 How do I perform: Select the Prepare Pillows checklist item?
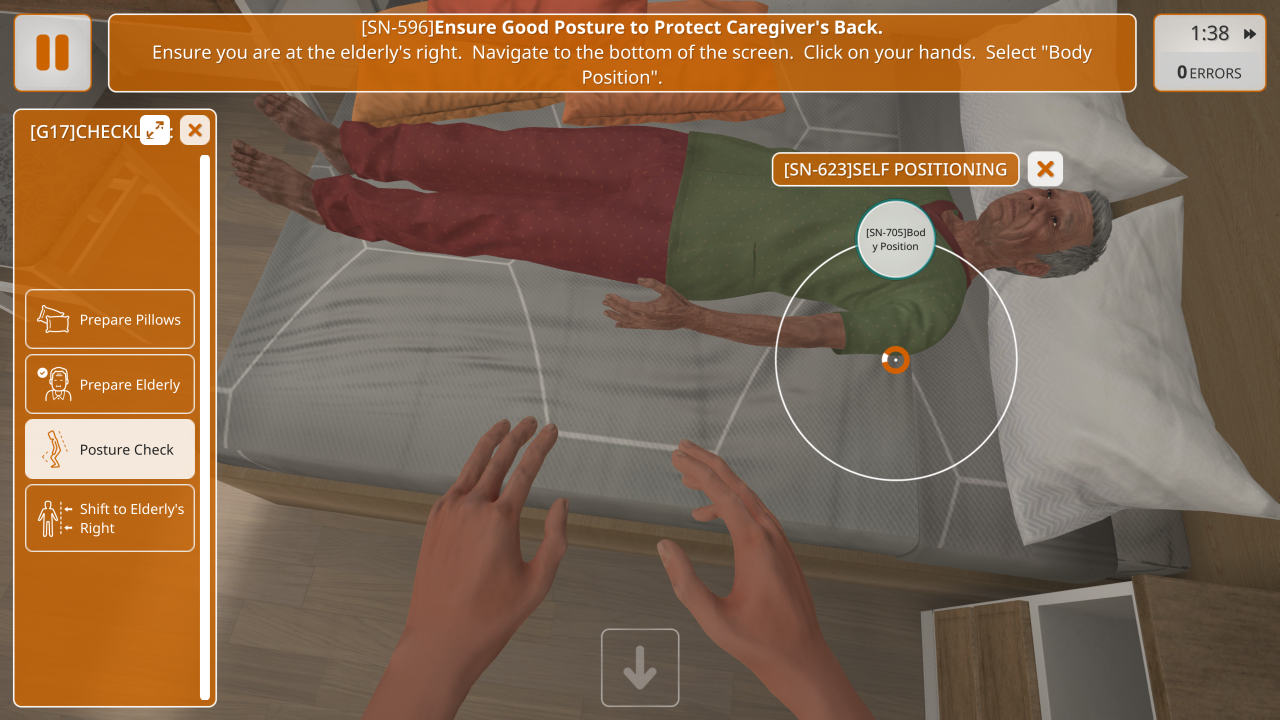click(x=110, y=320)
